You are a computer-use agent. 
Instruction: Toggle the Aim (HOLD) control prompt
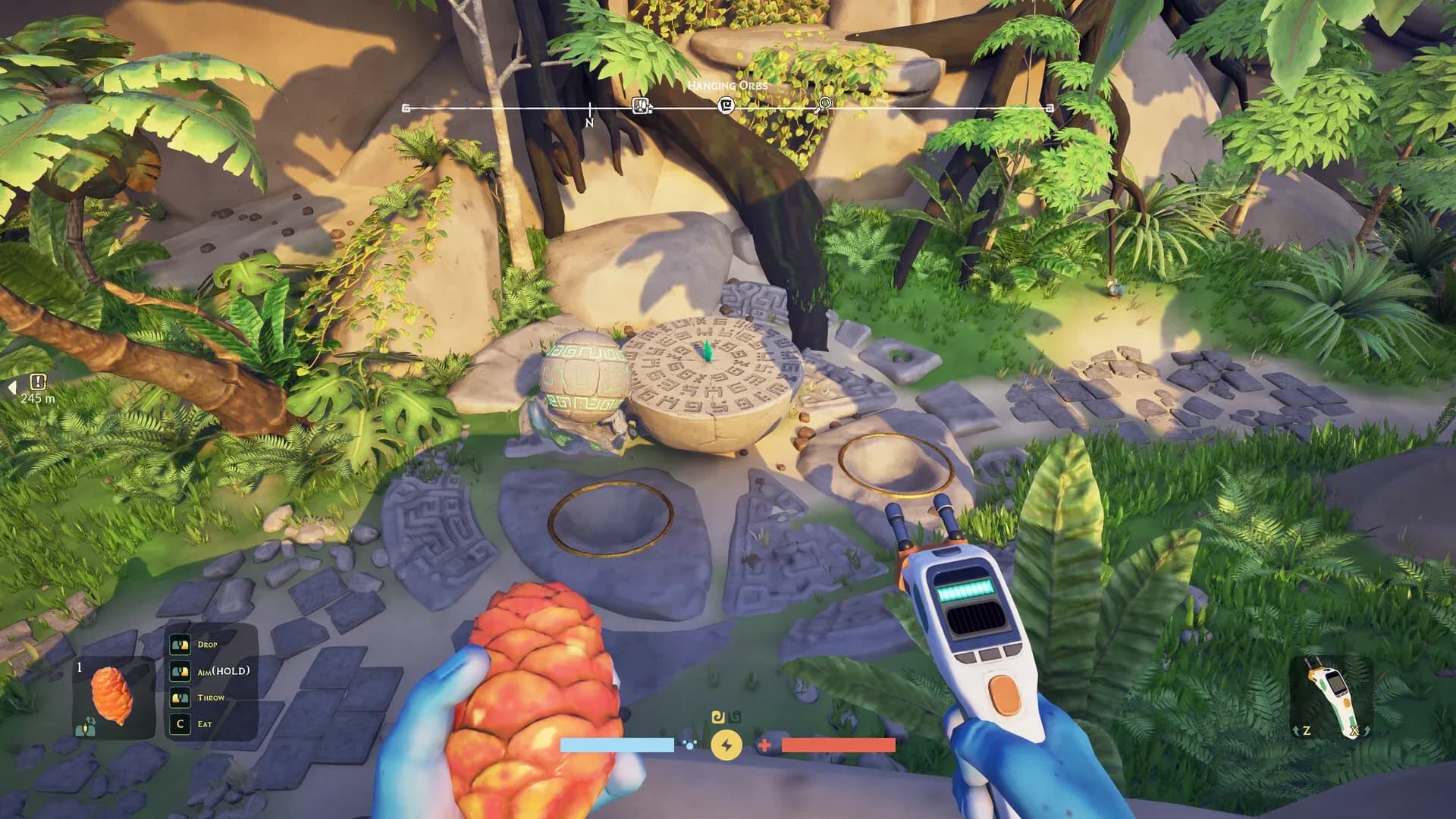point(180,671)
